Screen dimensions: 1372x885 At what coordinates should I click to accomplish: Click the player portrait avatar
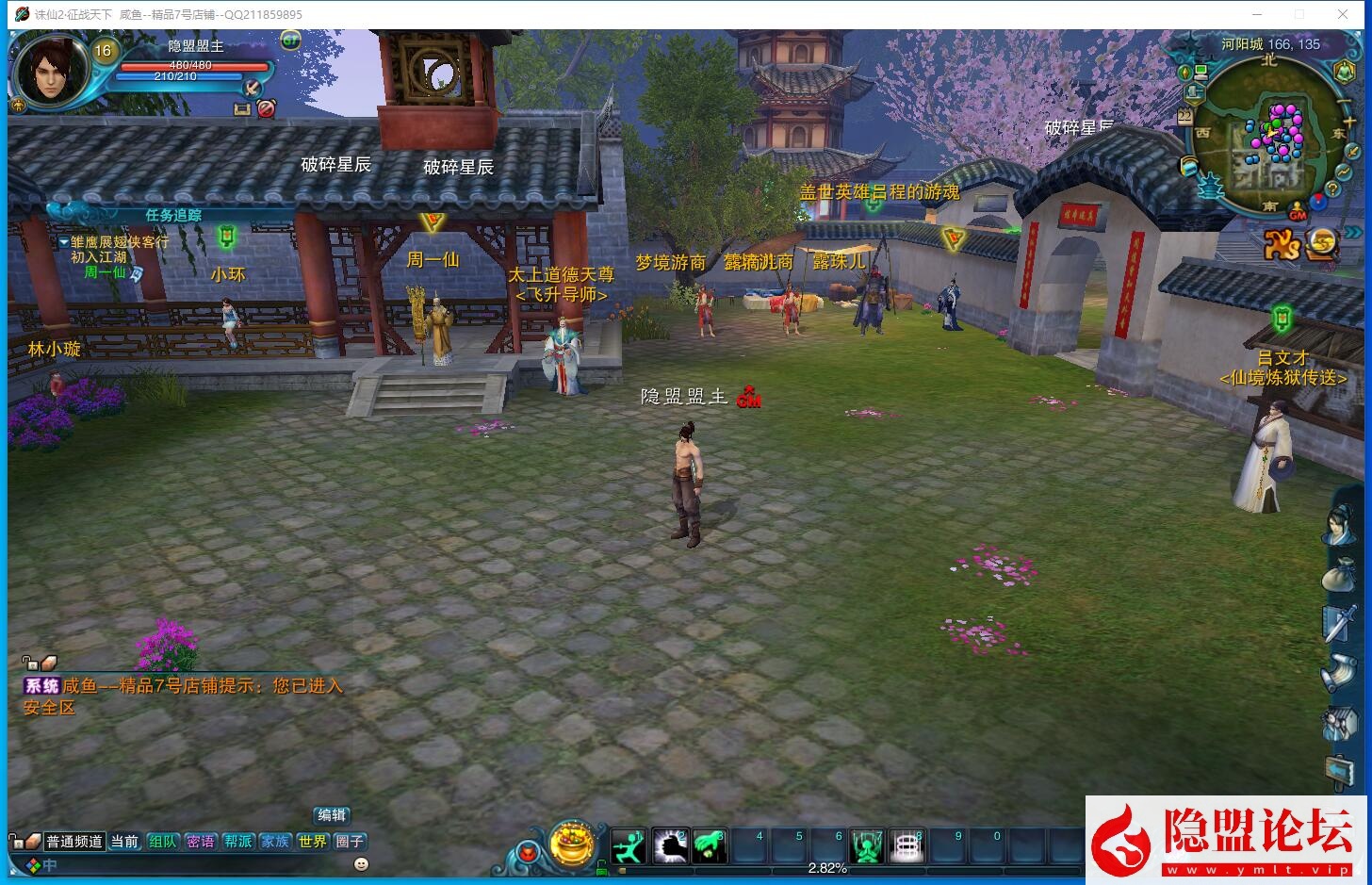point(51,71)
